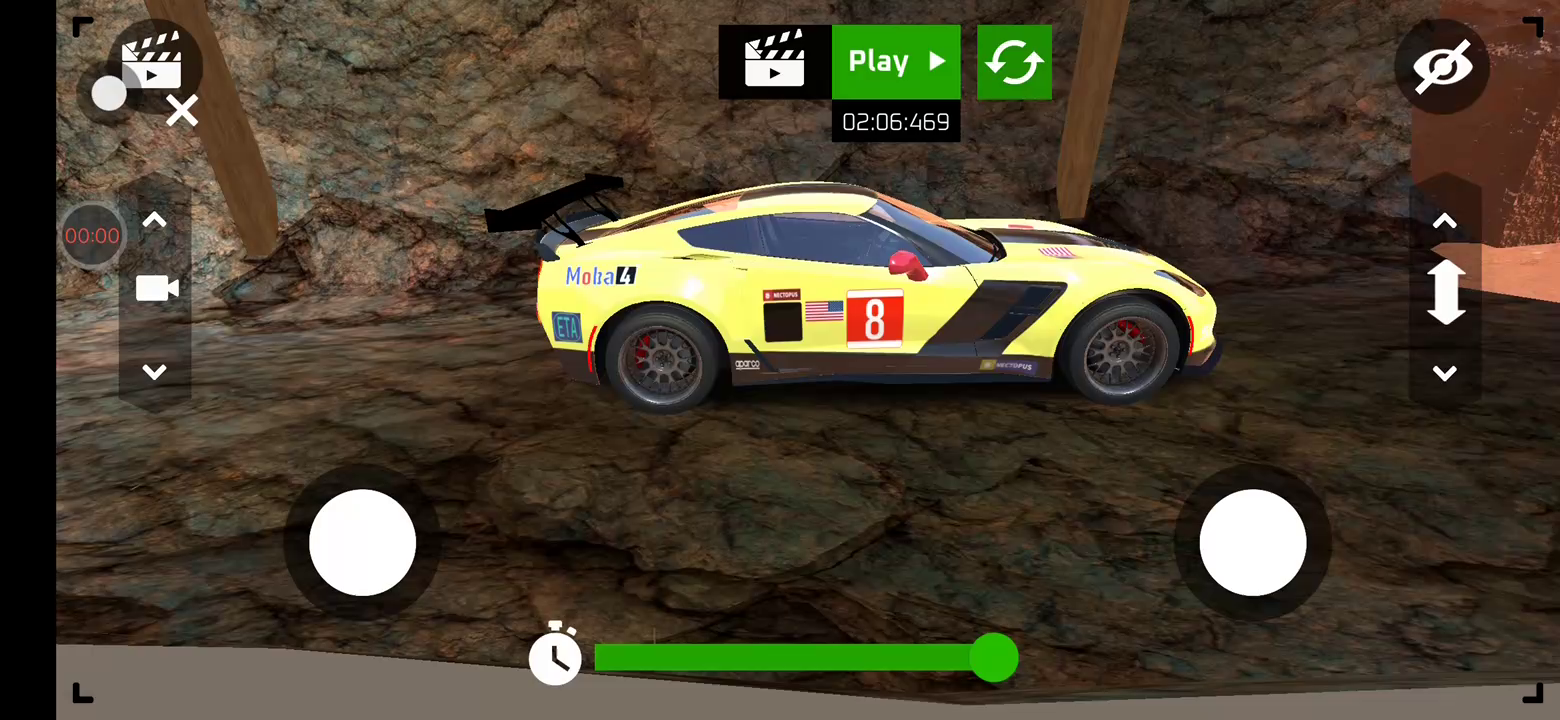Screen dimensions: 1560x720
Task: Click the green replay timeline slider knob
Action: (x=994, y=658)
